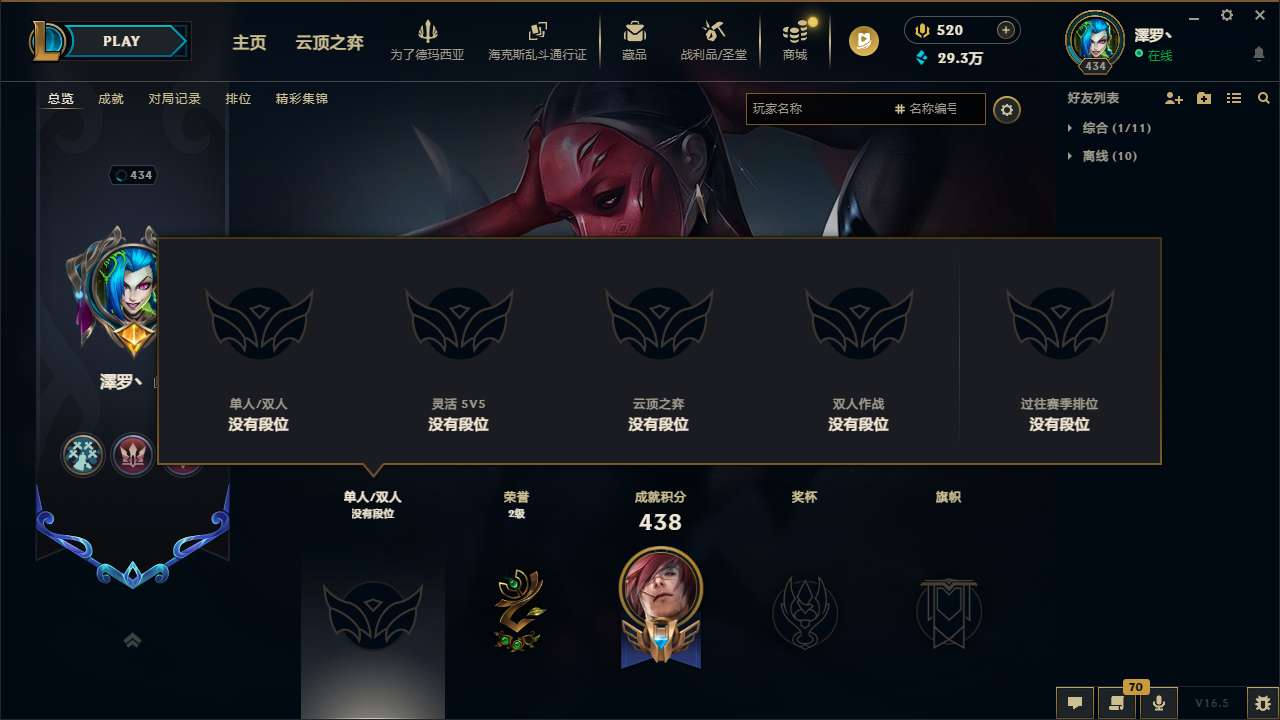1280x720 pixels.
Task: Mute the voice chat microphone
Action: click(x=1159, y=703)
